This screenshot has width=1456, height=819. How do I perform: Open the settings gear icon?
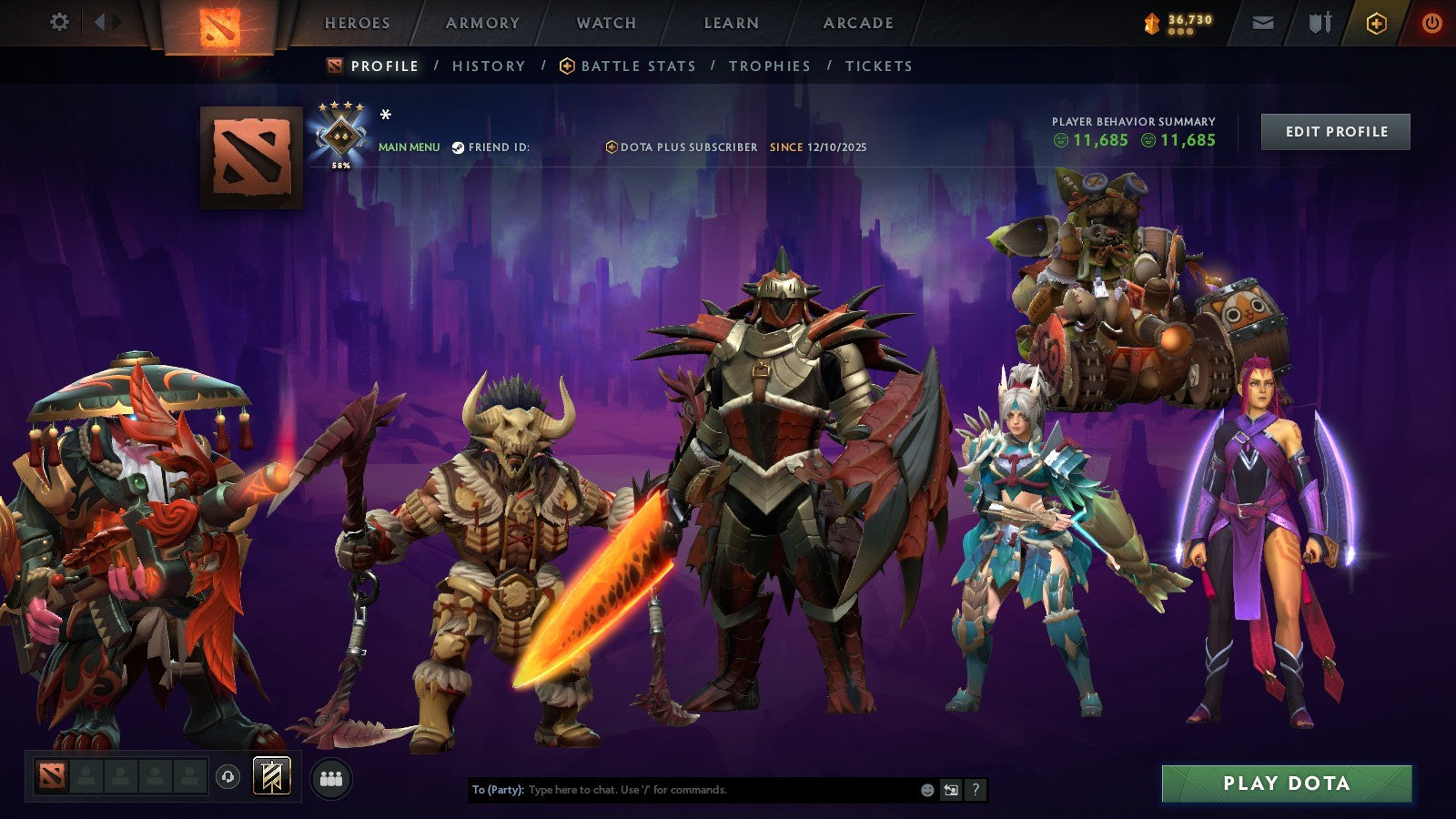click(60, 21)
